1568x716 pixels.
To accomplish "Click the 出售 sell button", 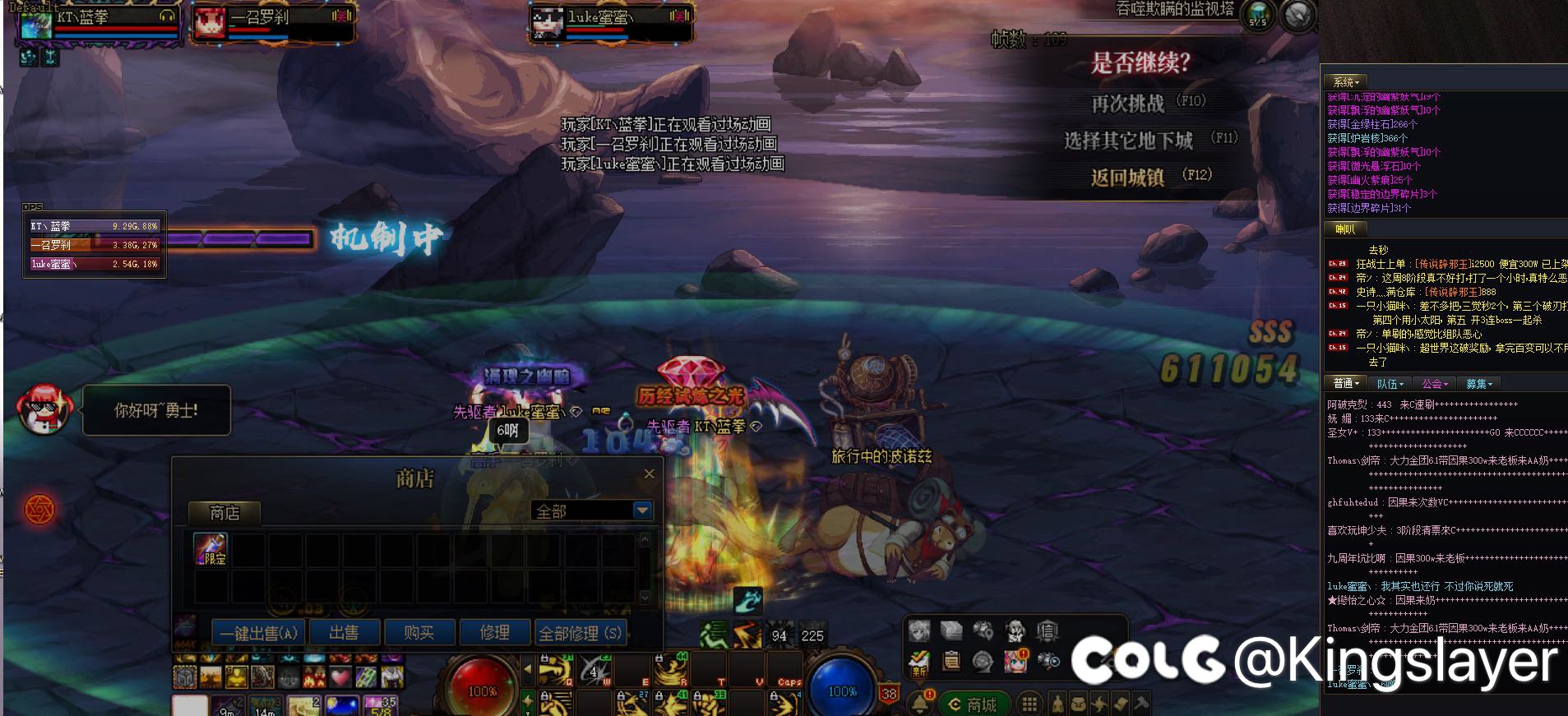I will point(344,633).
